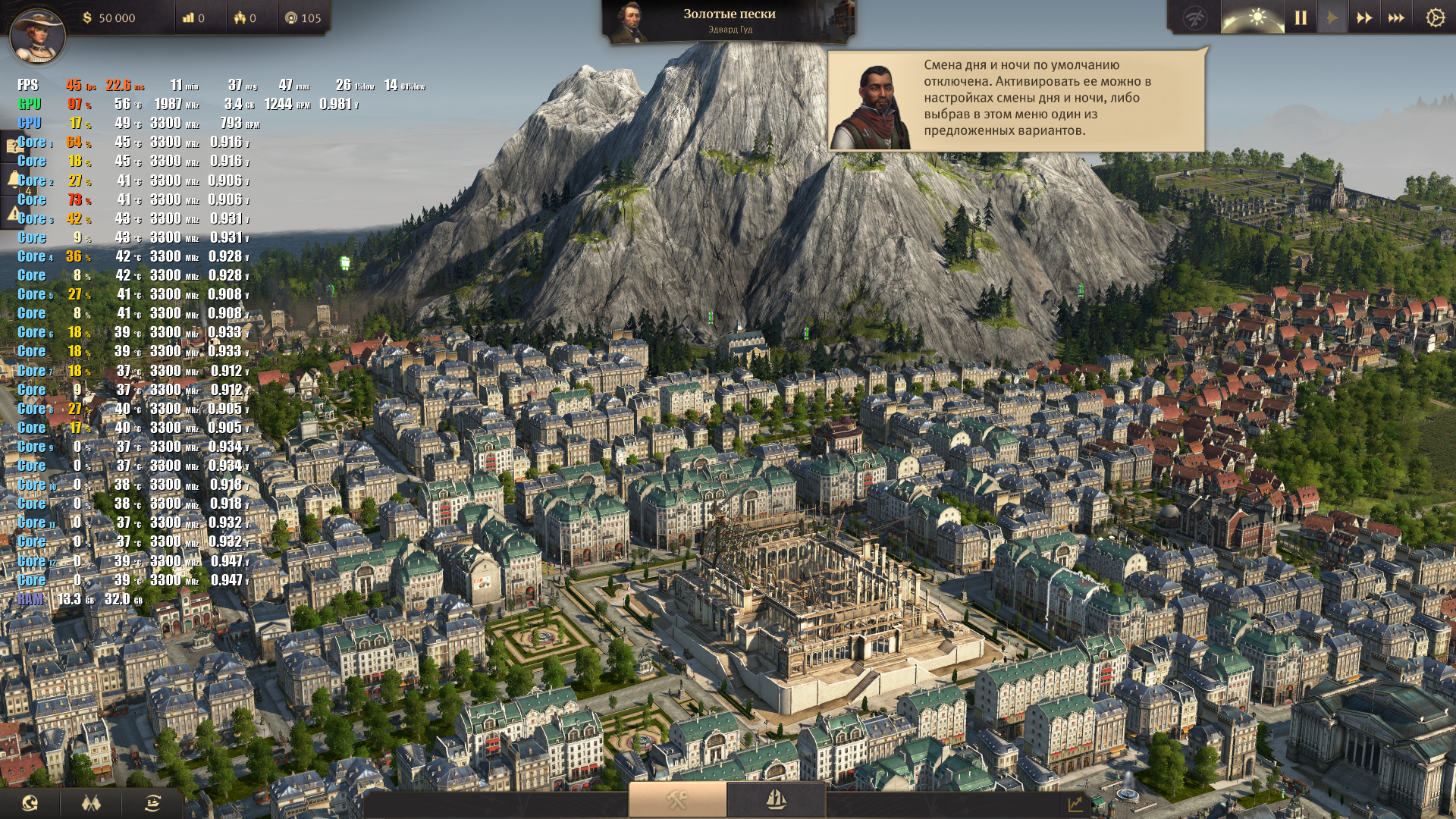This screenshot has width=1456, height=819.
Task: Open the island banner Золотые пески
Action: [x=729, y=20]
